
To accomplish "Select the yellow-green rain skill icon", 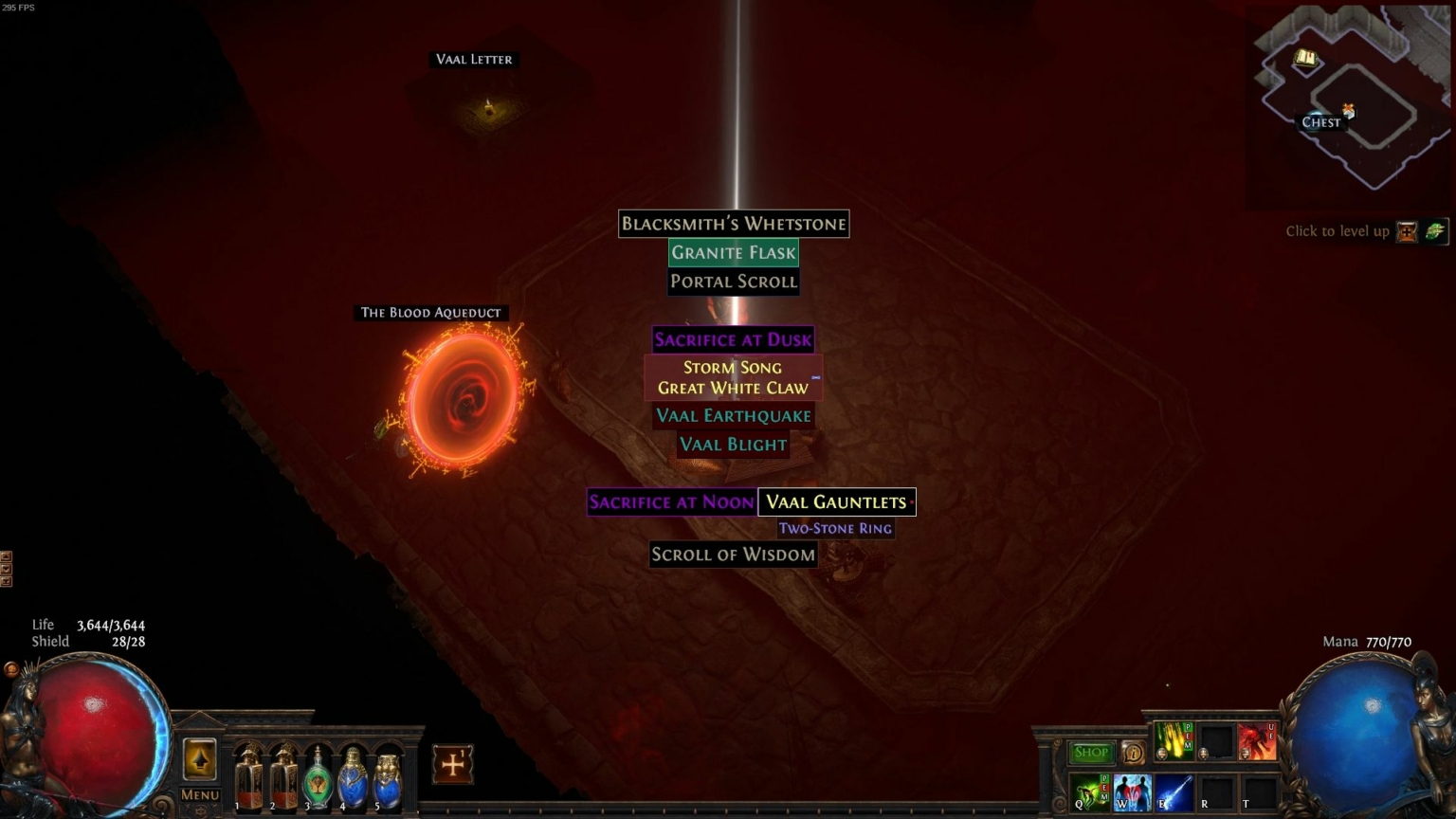I will pyautogui.click(x=1174, y=740).
